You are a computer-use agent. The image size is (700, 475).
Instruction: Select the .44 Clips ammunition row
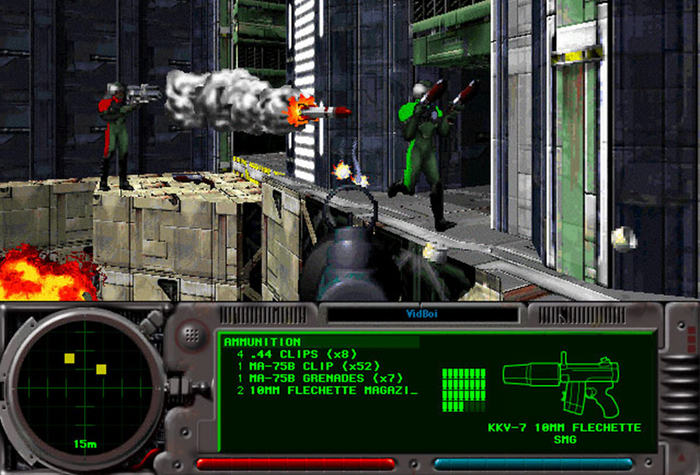click(297, 354)
